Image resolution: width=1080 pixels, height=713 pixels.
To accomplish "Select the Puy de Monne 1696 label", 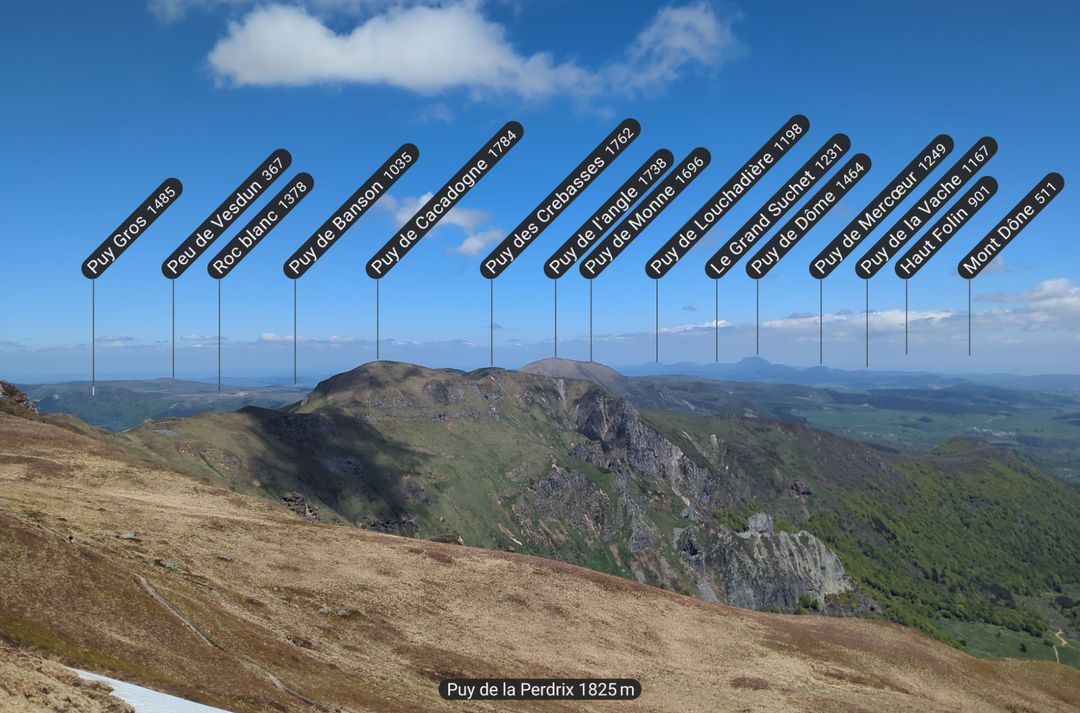I will click(x=645, y=212).
